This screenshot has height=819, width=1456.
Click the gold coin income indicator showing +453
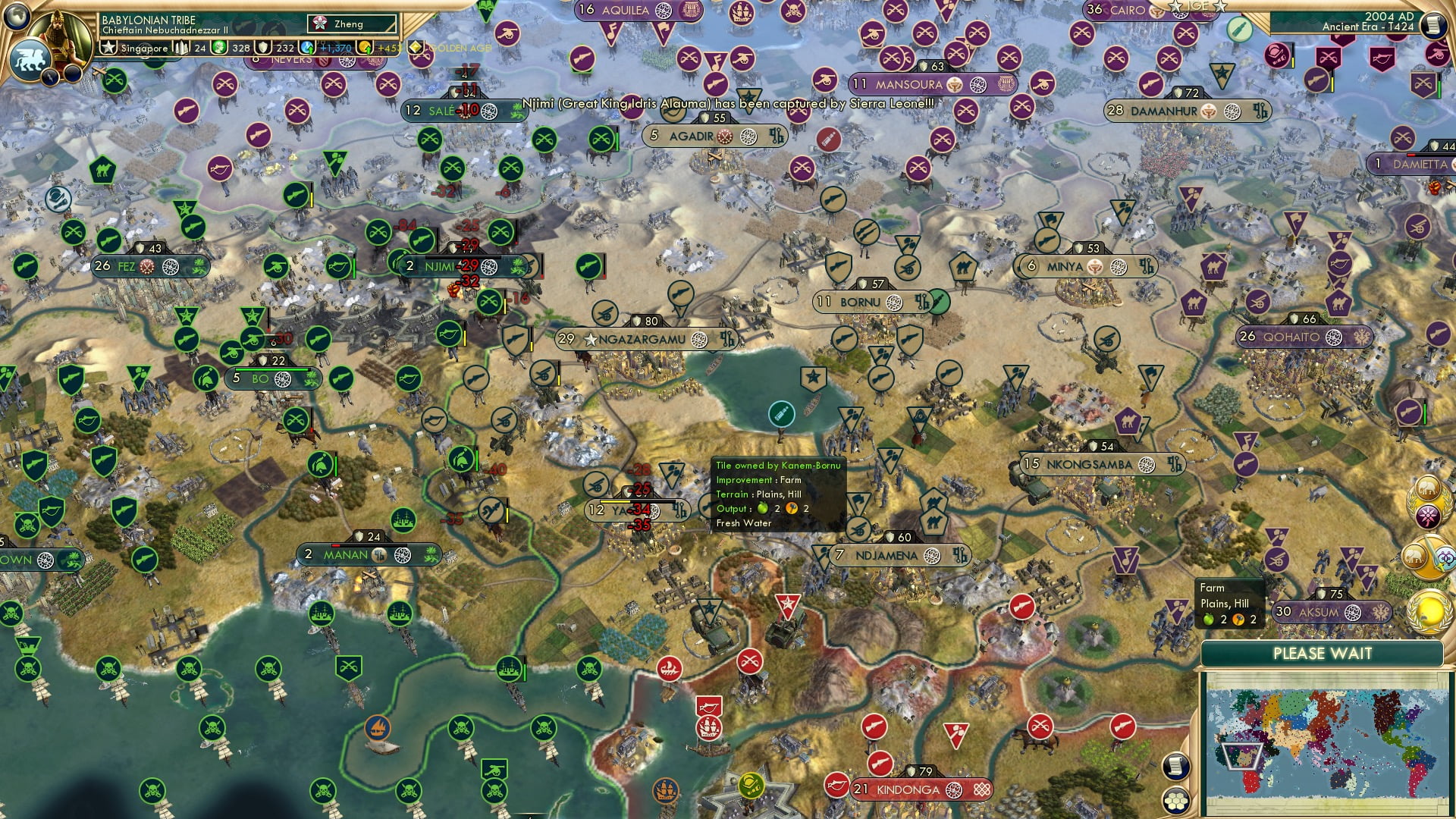pos(362,47)
